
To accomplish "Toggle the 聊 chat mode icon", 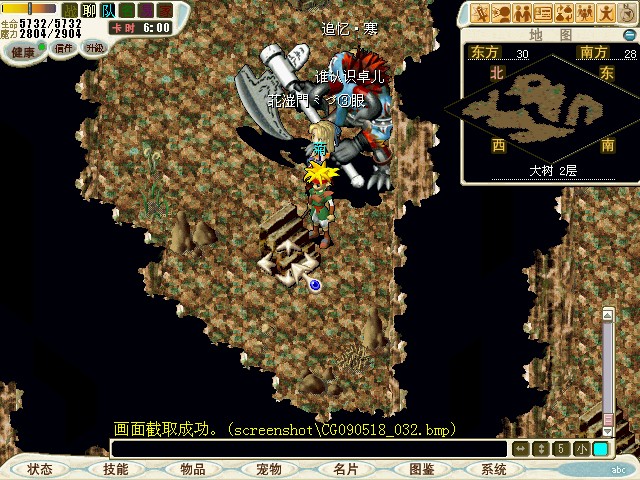I will 88,10.
